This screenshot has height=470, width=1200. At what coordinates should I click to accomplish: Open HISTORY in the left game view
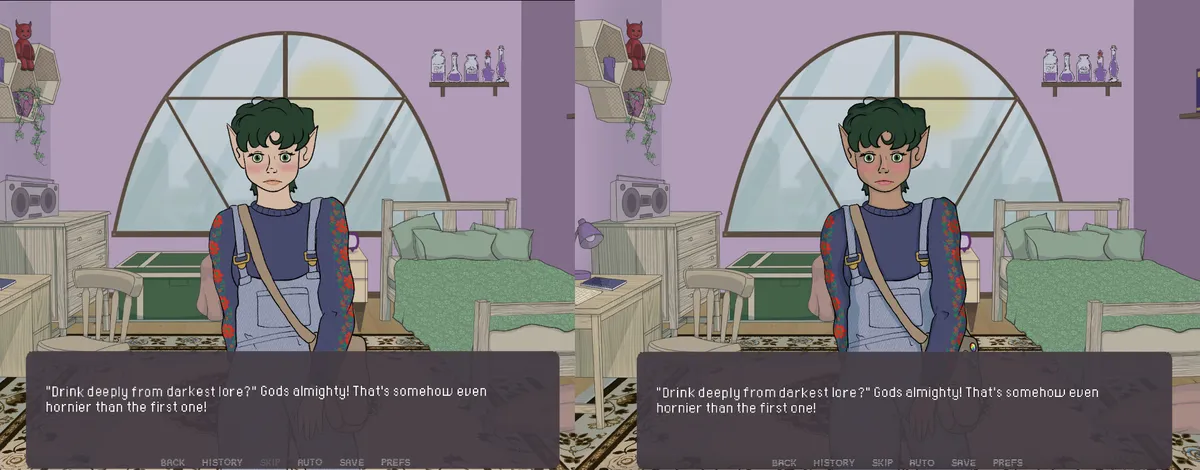[222, 462]
